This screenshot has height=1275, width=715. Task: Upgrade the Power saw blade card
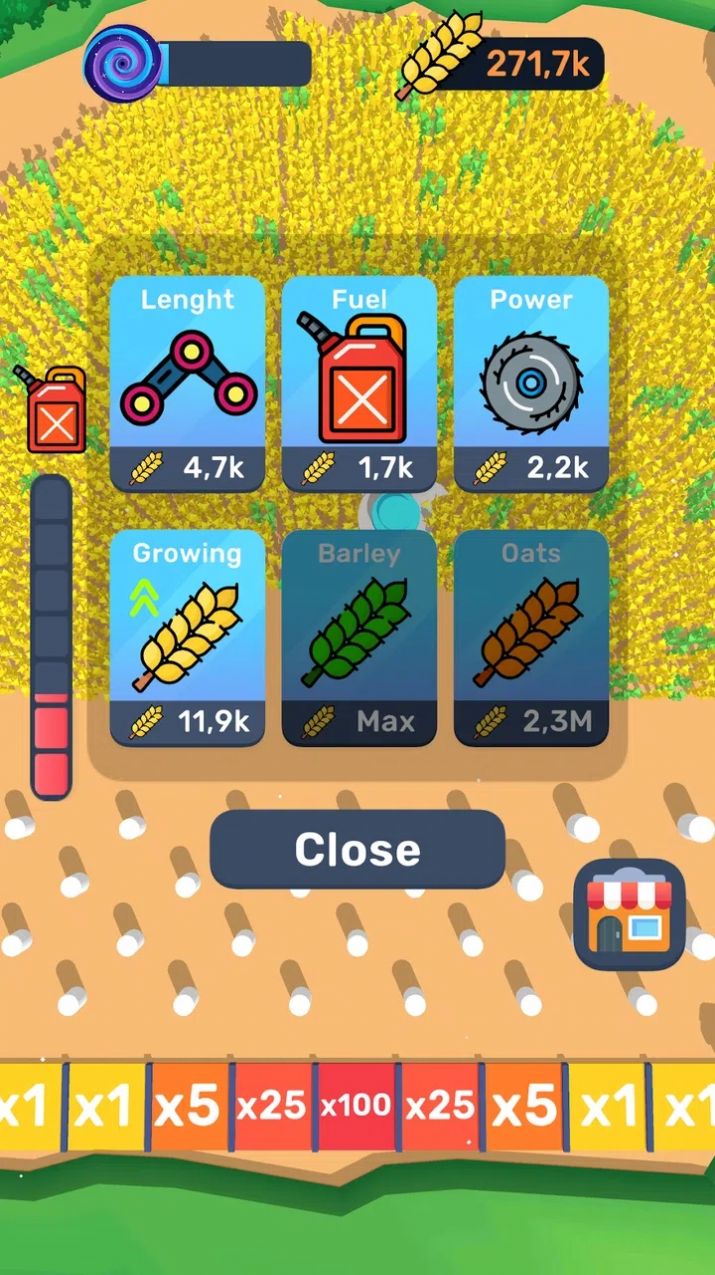(531, 384)
